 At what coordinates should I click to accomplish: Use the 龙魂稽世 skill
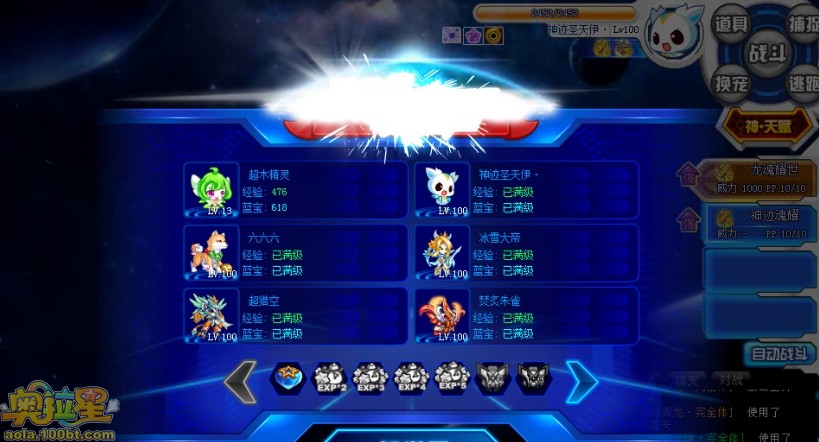point(765,176)
